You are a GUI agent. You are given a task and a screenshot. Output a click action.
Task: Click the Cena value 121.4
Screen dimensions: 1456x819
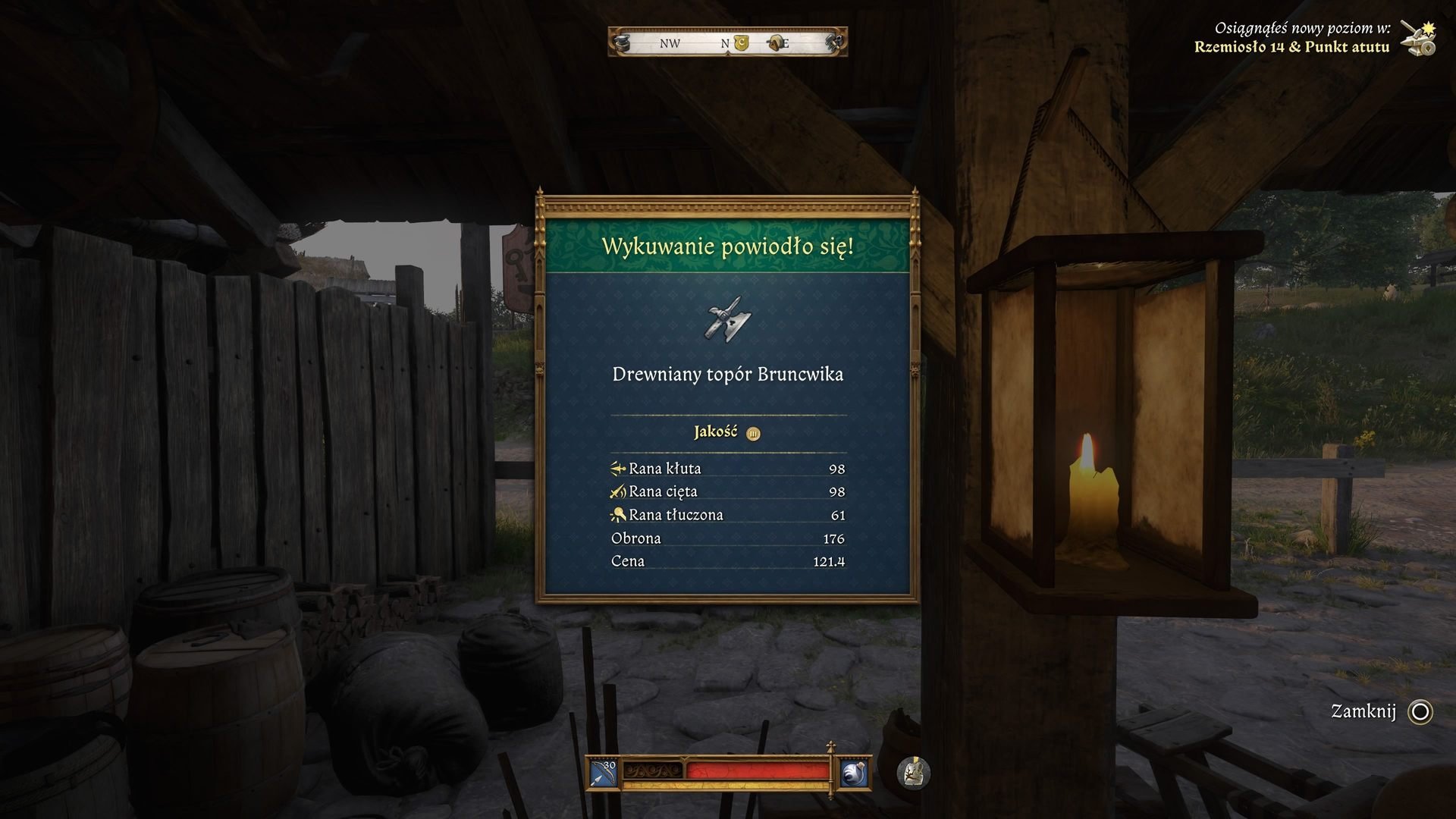[832, 561]
